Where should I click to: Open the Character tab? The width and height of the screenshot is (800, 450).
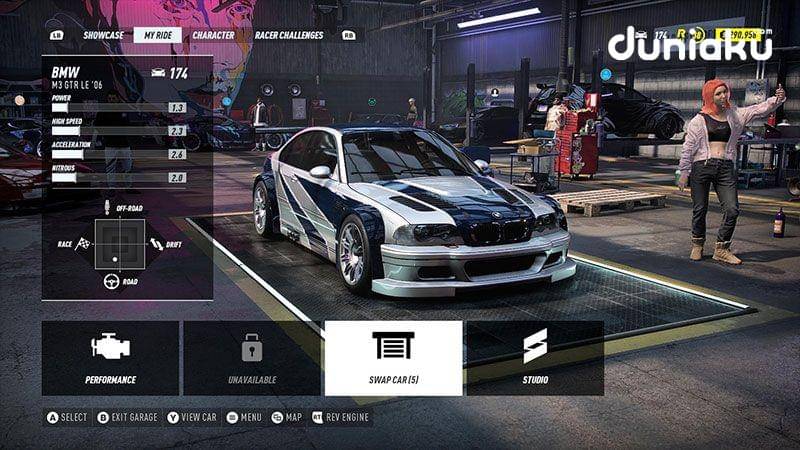(x=213, y=35)
